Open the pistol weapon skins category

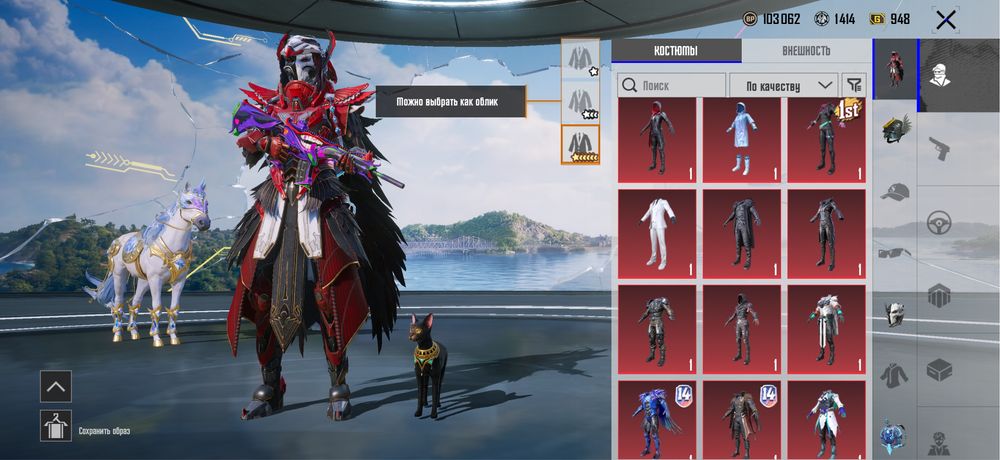(x=939, y=148)
